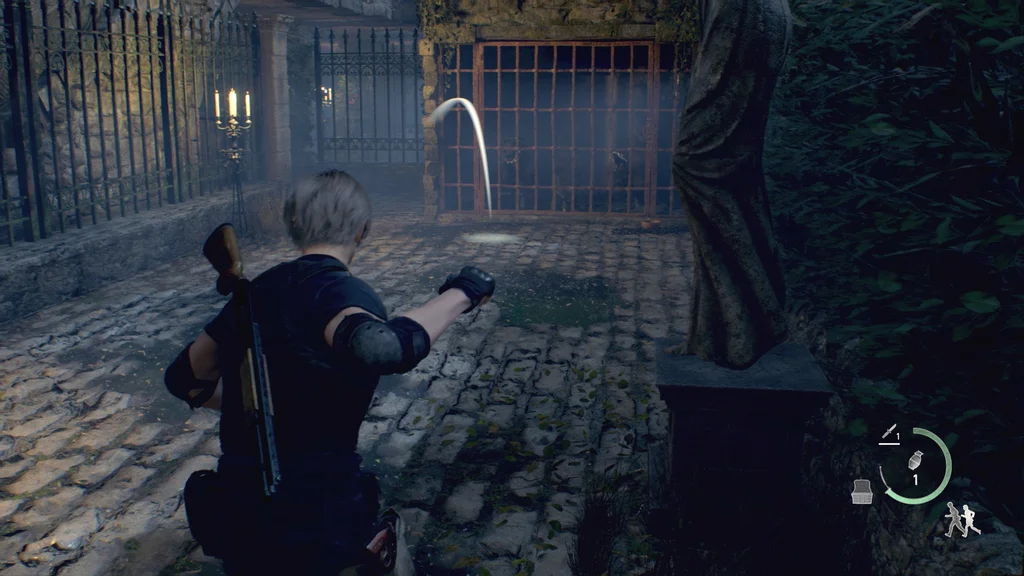The width and height of the screenshot is (1024, 576).
Task: Click the combat knife icon
Action: tap(887, 431)
